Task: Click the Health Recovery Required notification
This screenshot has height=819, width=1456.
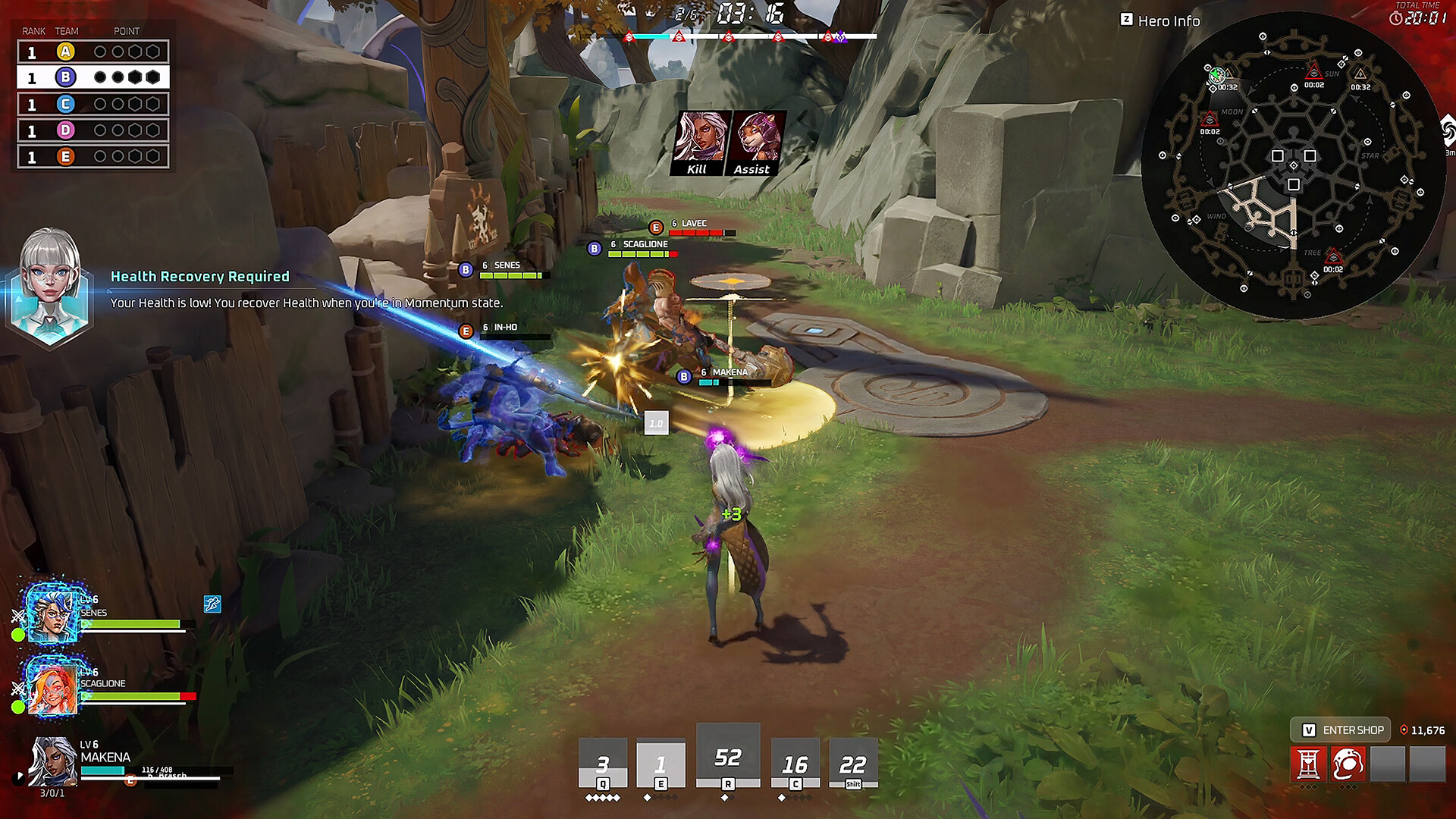Action: tap(201, 277)
